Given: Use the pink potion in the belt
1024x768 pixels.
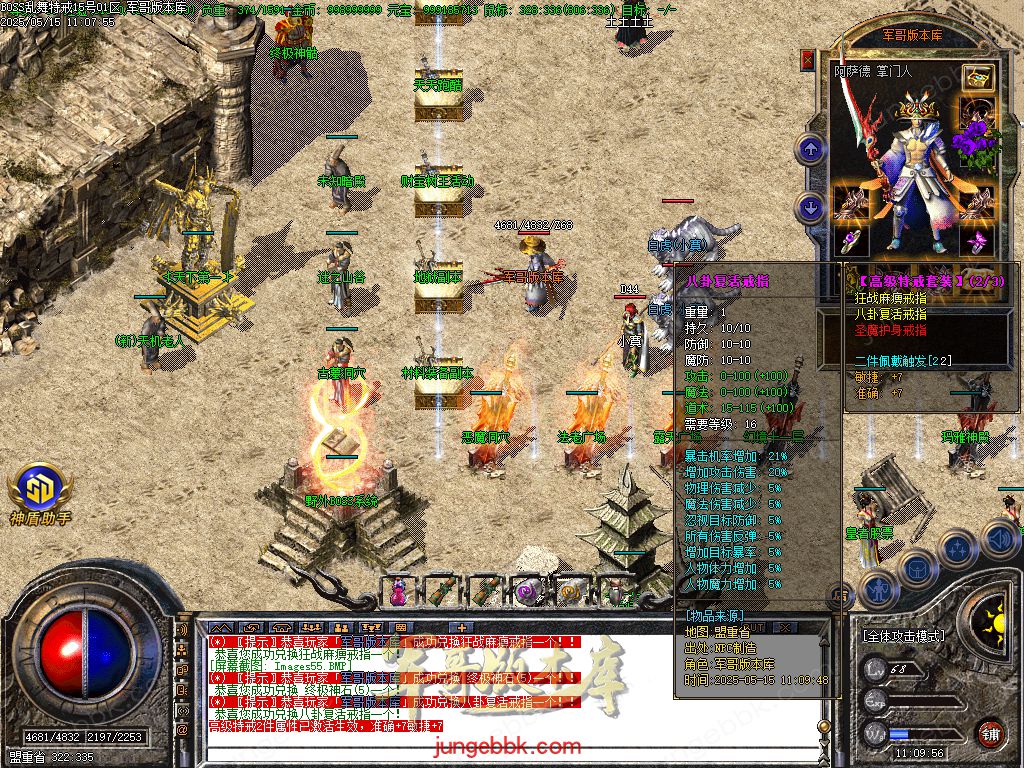Looking at the screenshot, I should coord(399,591).
